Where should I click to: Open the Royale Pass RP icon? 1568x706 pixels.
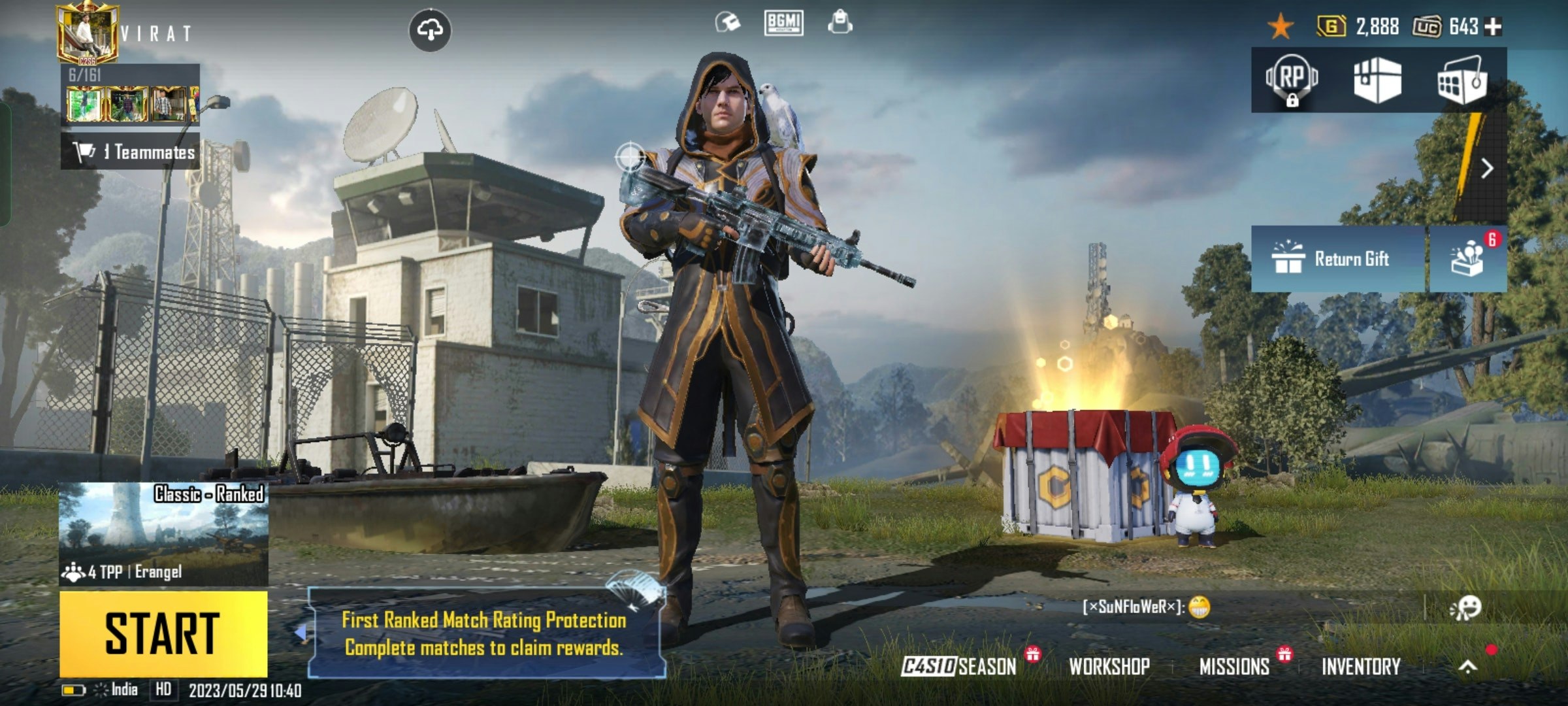1292,80
